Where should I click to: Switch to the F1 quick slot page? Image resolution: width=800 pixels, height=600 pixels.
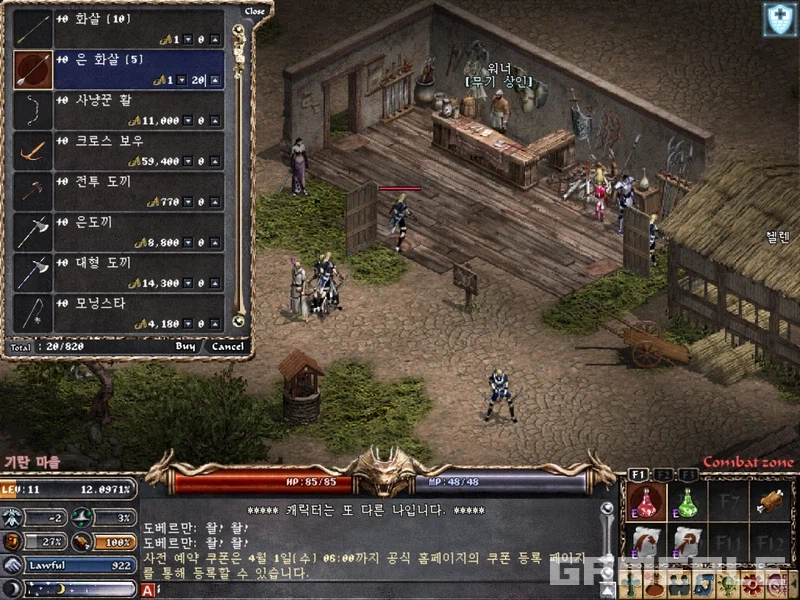coord(638,473)
